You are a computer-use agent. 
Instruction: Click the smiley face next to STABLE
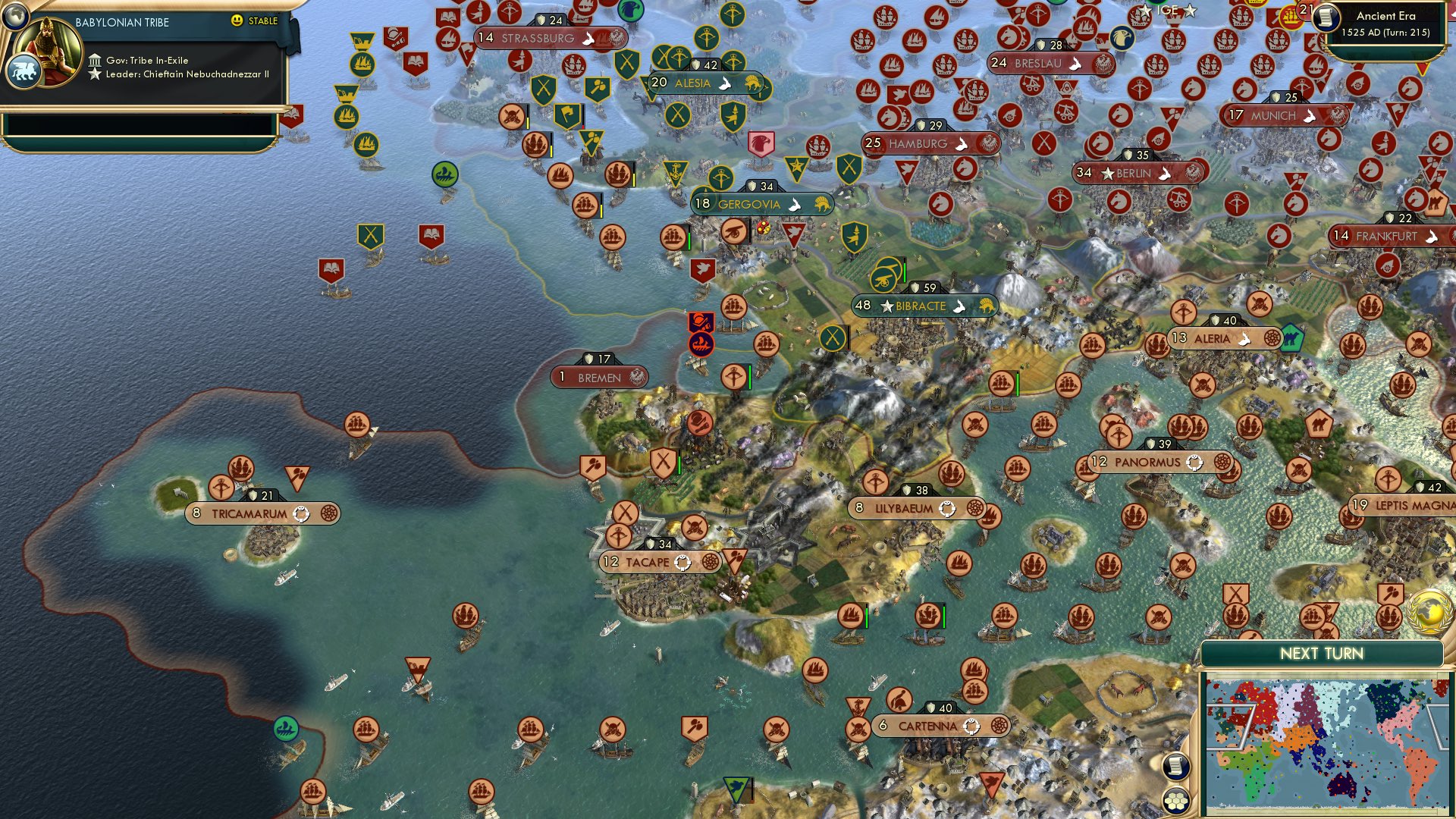point(237,21)
